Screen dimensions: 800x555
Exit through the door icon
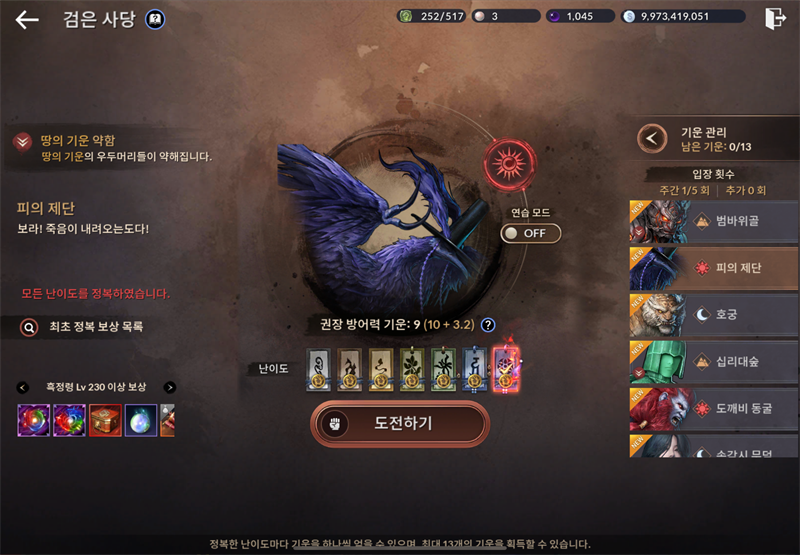774,18
